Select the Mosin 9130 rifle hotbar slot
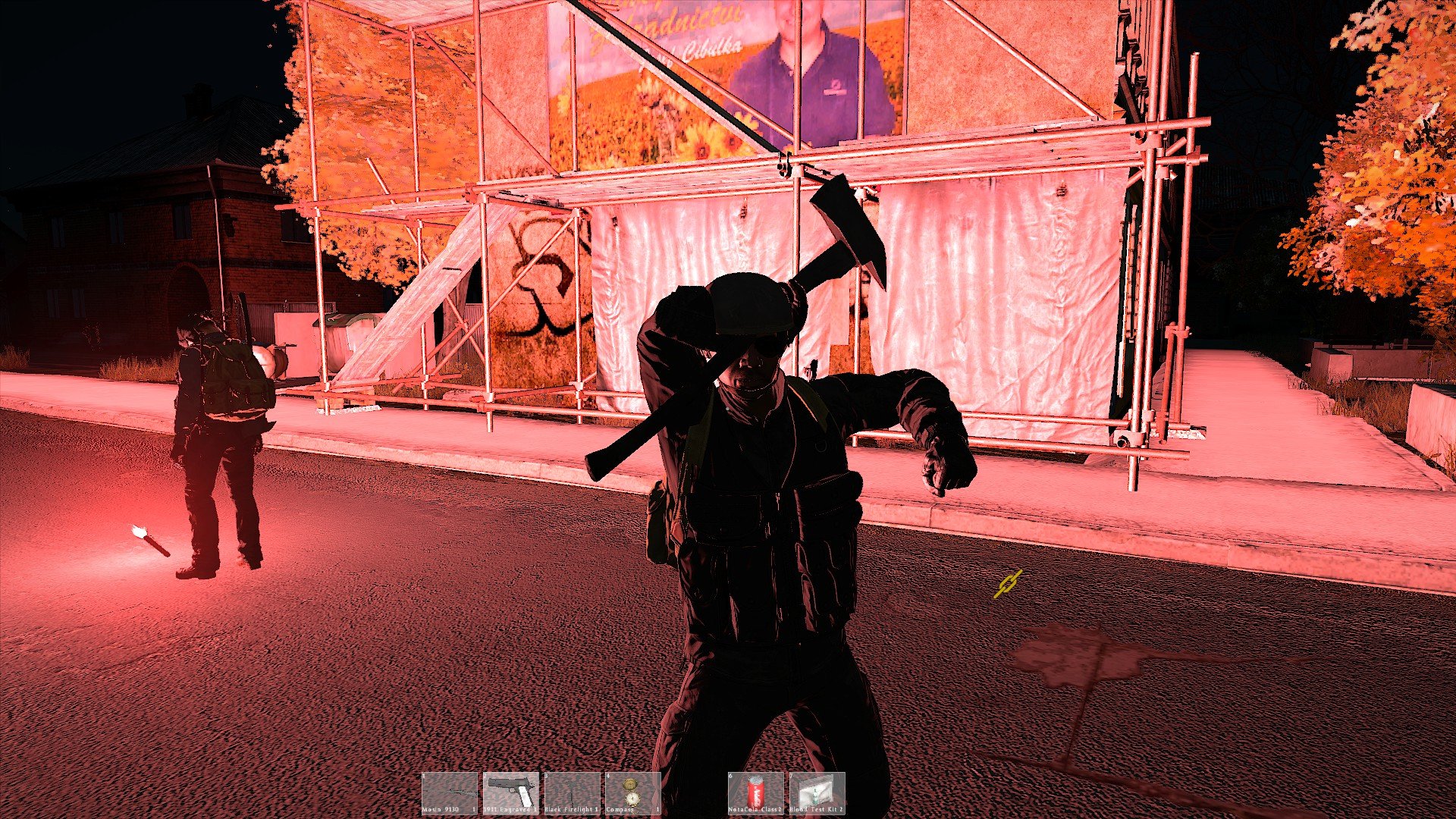This screenshot has height=819, width=1456. tap(450, 792)
